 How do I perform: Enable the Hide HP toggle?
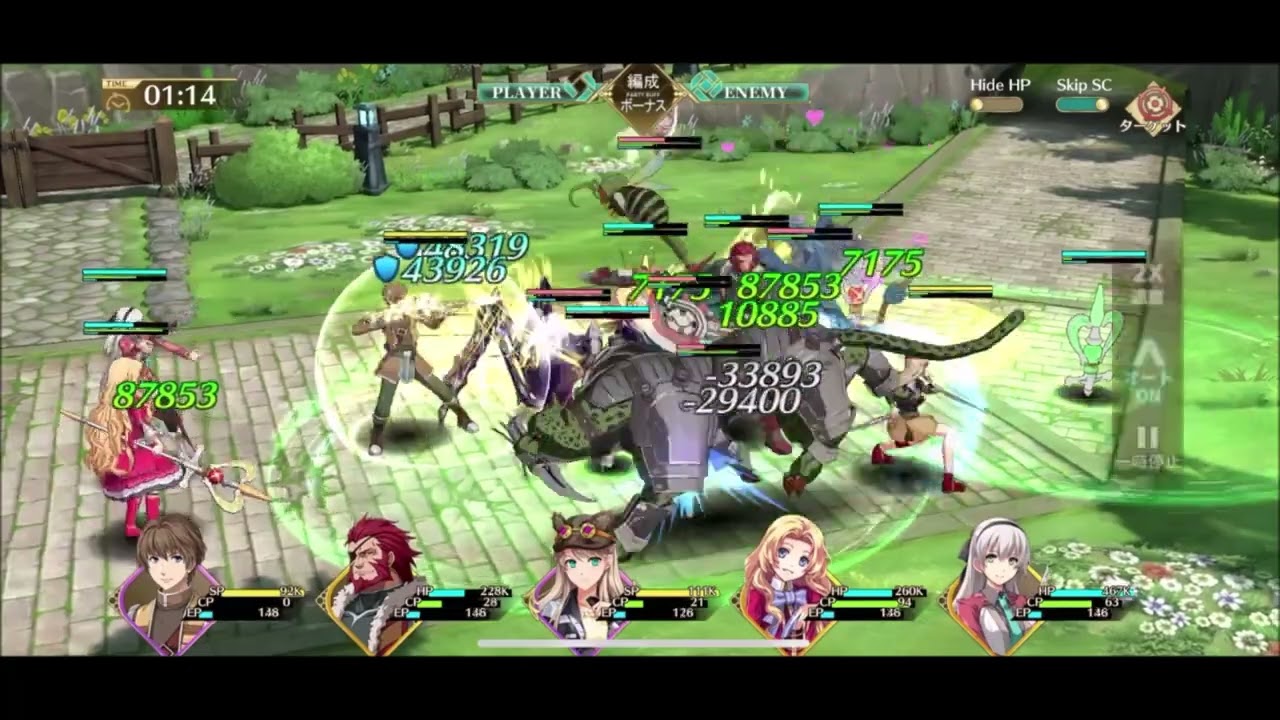tap(997, 102)
